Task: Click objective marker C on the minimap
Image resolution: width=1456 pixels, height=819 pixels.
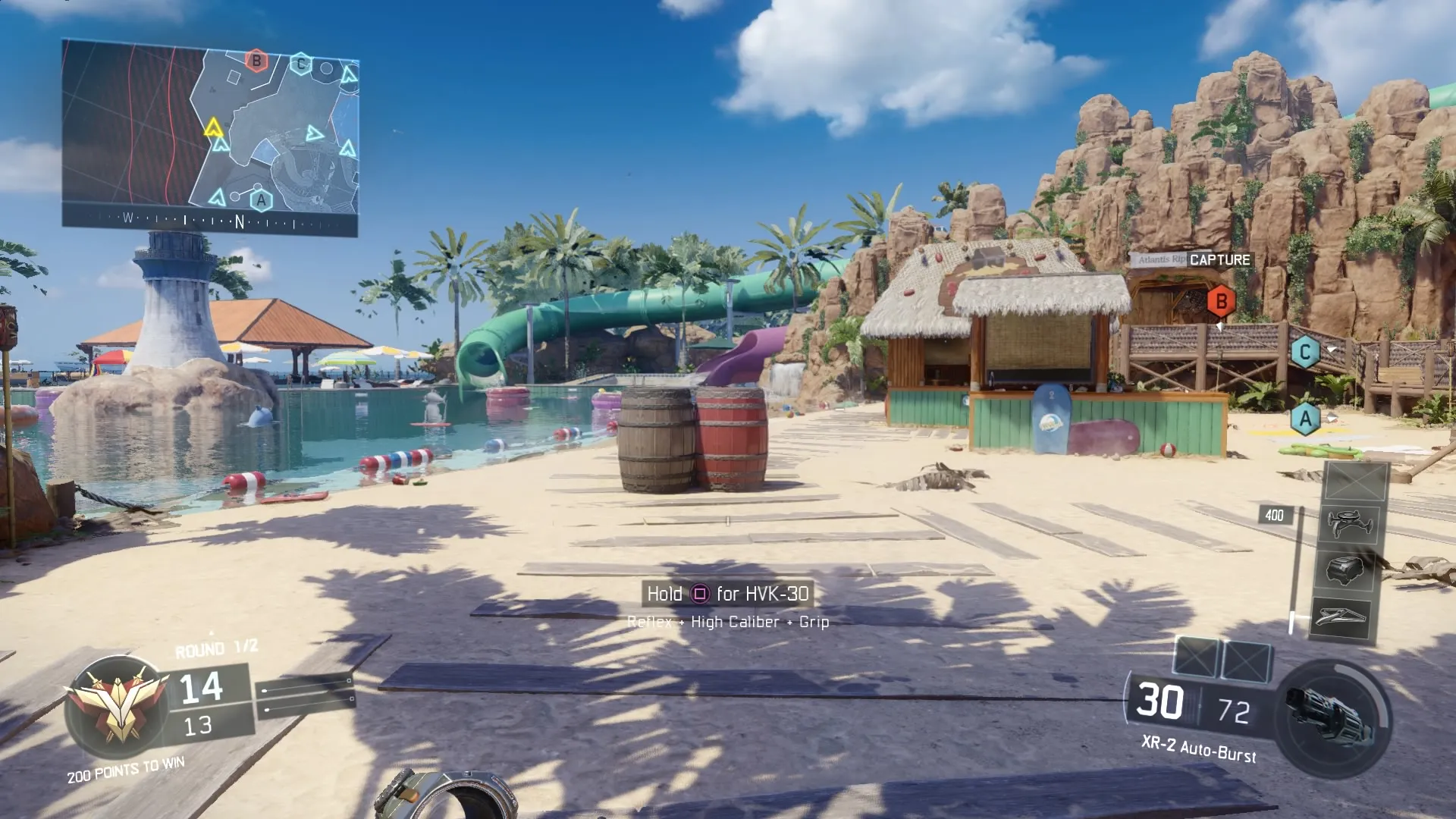Action: (x=301, y=63)
